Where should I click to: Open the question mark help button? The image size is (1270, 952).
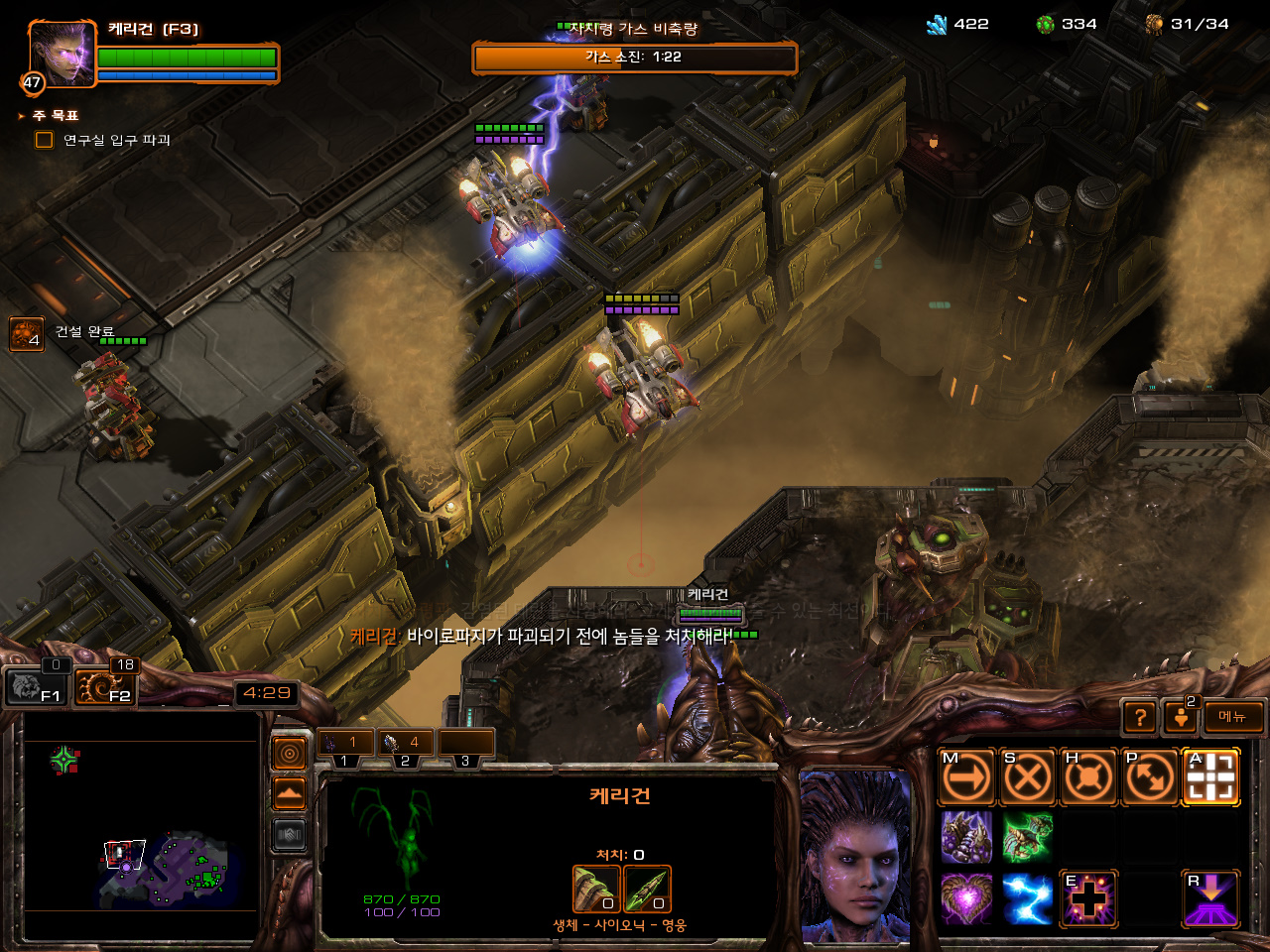coord(1141,717)
